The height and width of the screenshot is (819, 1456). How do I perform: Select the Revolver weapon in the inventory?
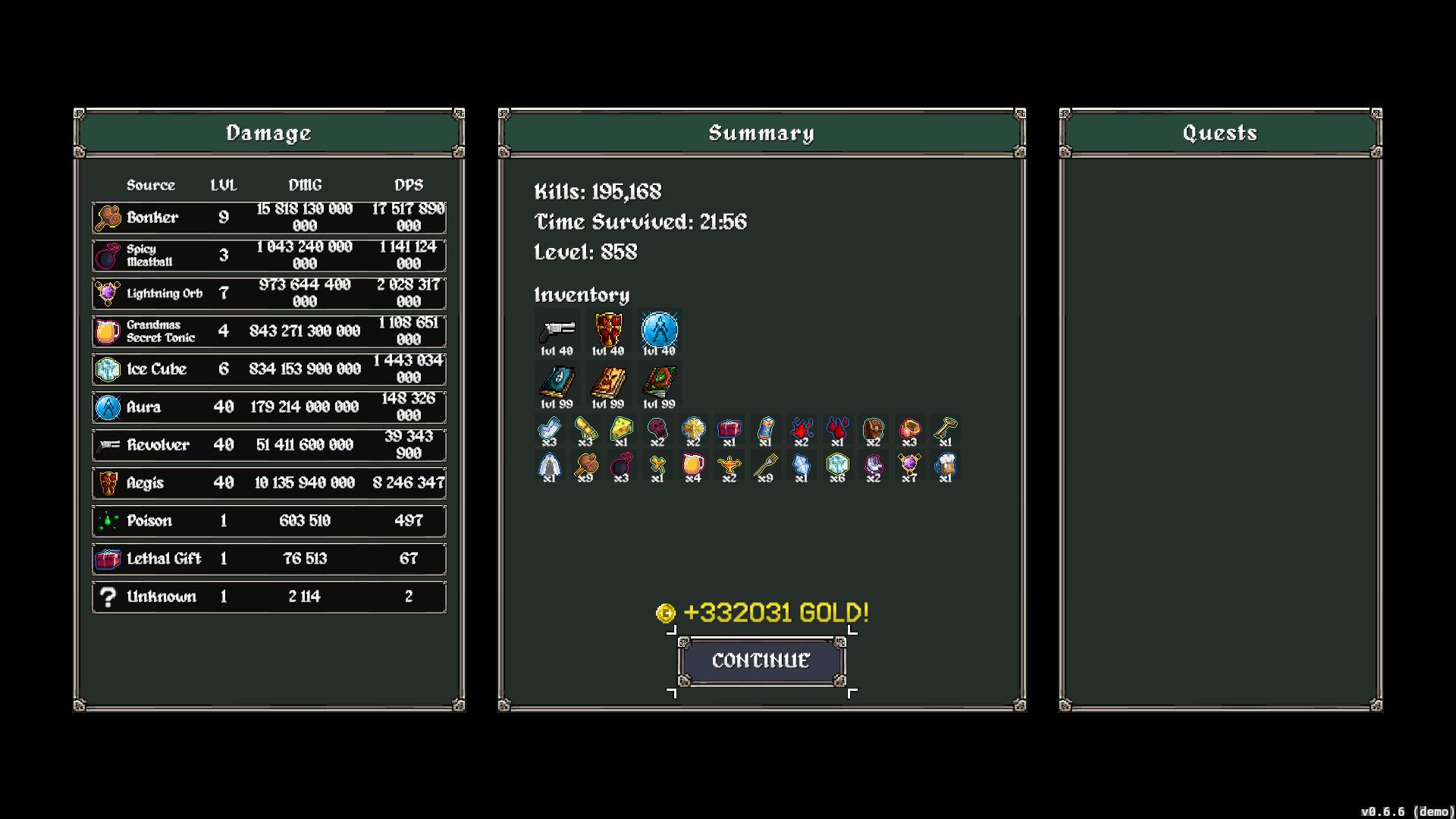pyautogui.click(x=557, y=330)
